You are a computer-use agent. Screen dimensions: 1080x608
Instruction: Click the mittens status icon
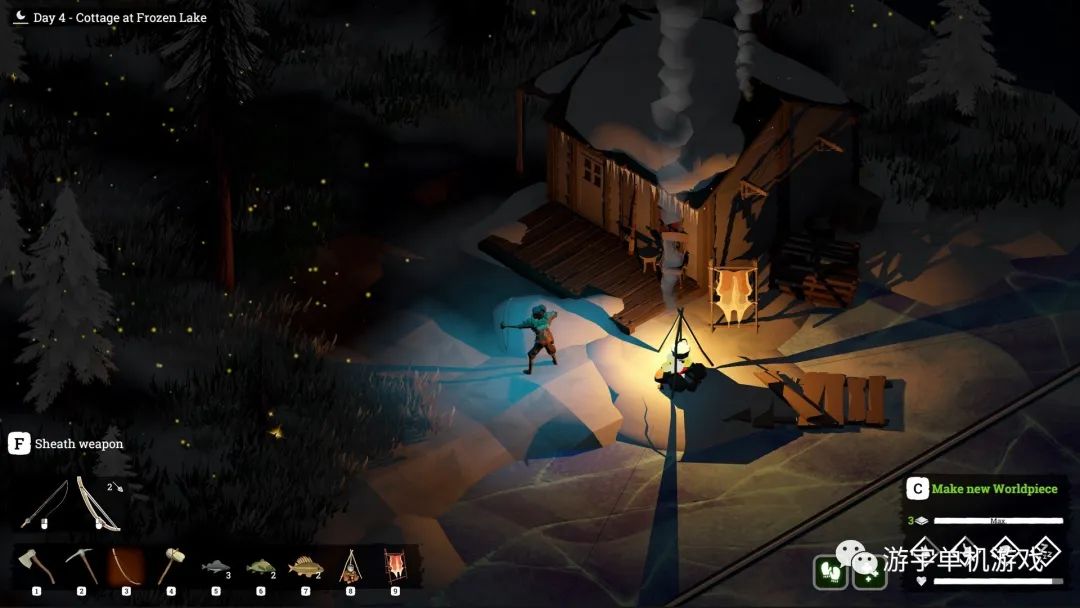click(x=830, y=571)
